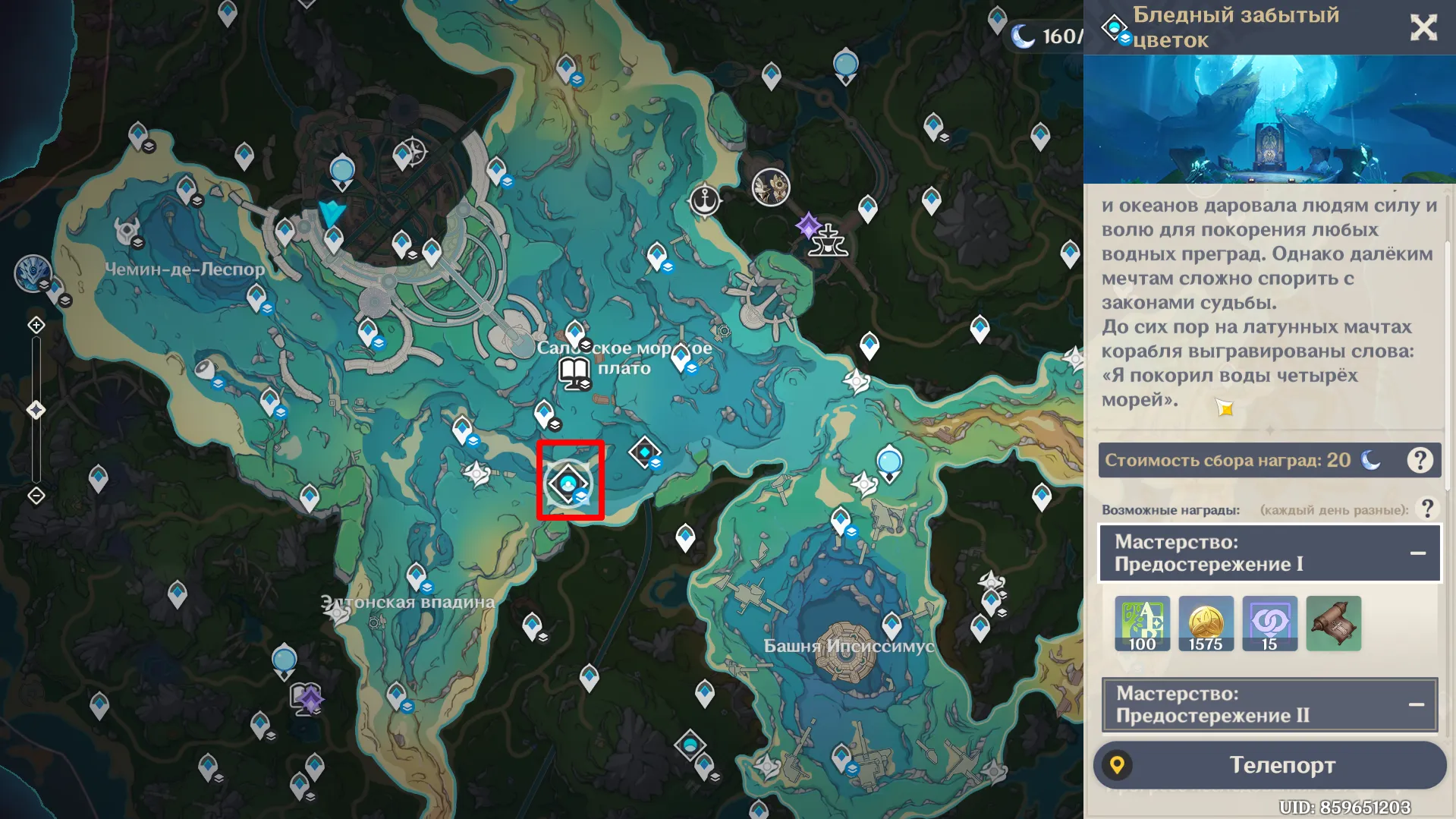Inspect the adventure EXP reward showing 100
The height and width of the screenshot is (819, 1456).
point(1142,624)
